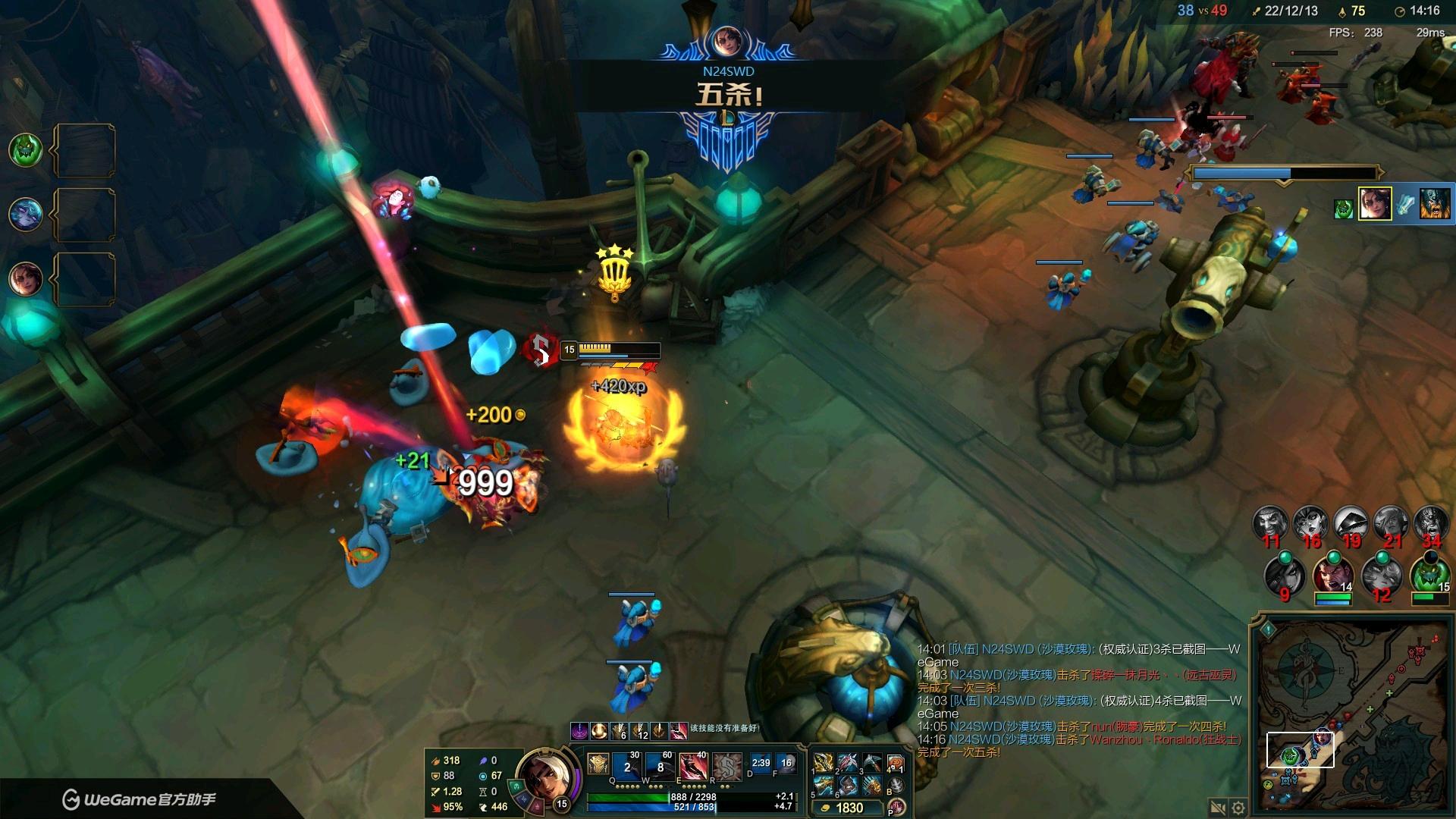Toggle the camera lock icon beside minimap
This screenshot has height=819, width=1456.
point(1218,808)
